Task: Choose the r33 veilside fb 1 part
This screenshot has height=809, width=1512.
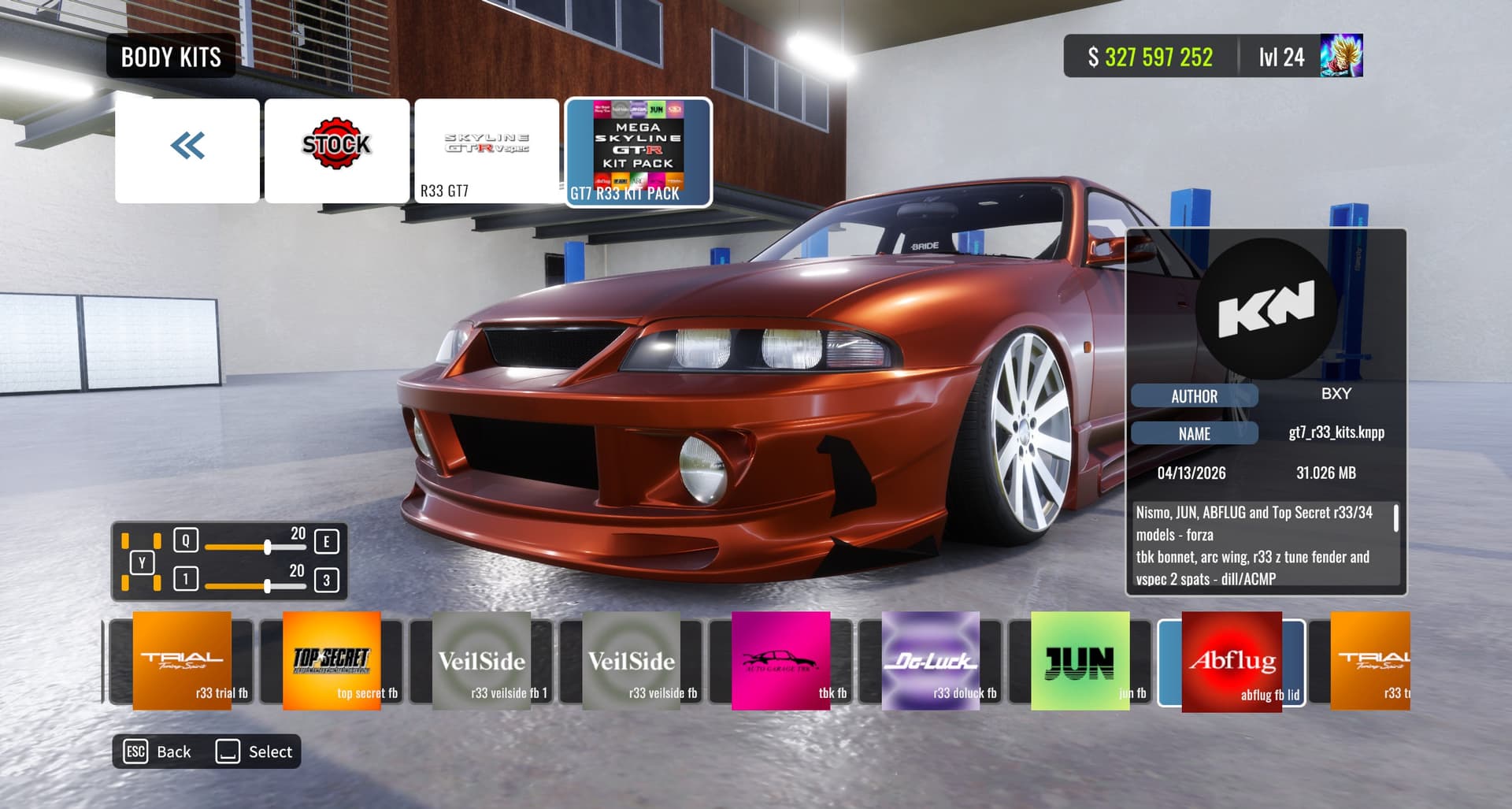Action: (481, 662)
